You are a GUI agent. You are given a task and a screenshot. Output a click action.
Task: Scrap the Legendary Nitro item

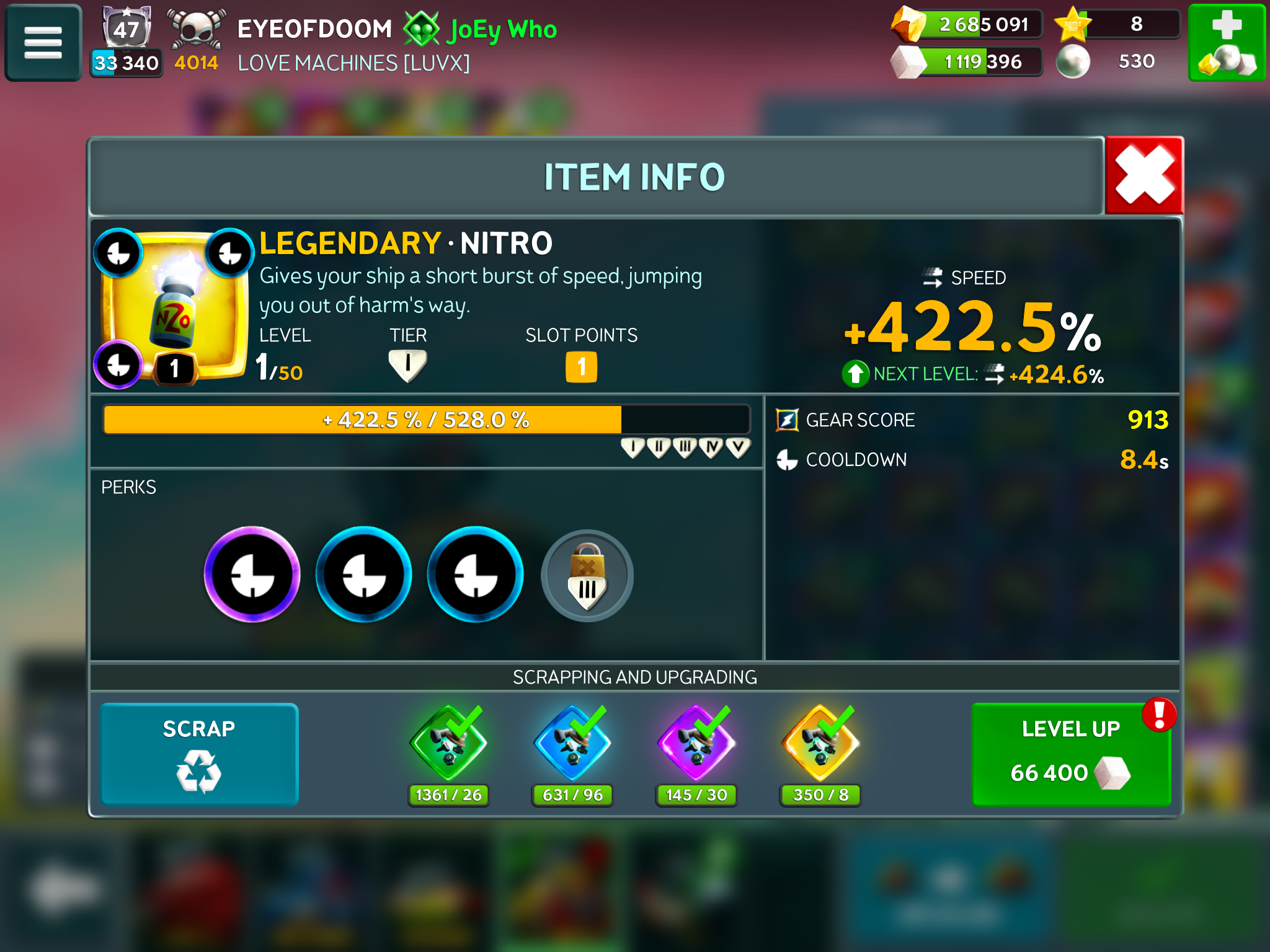pos(199,754)
